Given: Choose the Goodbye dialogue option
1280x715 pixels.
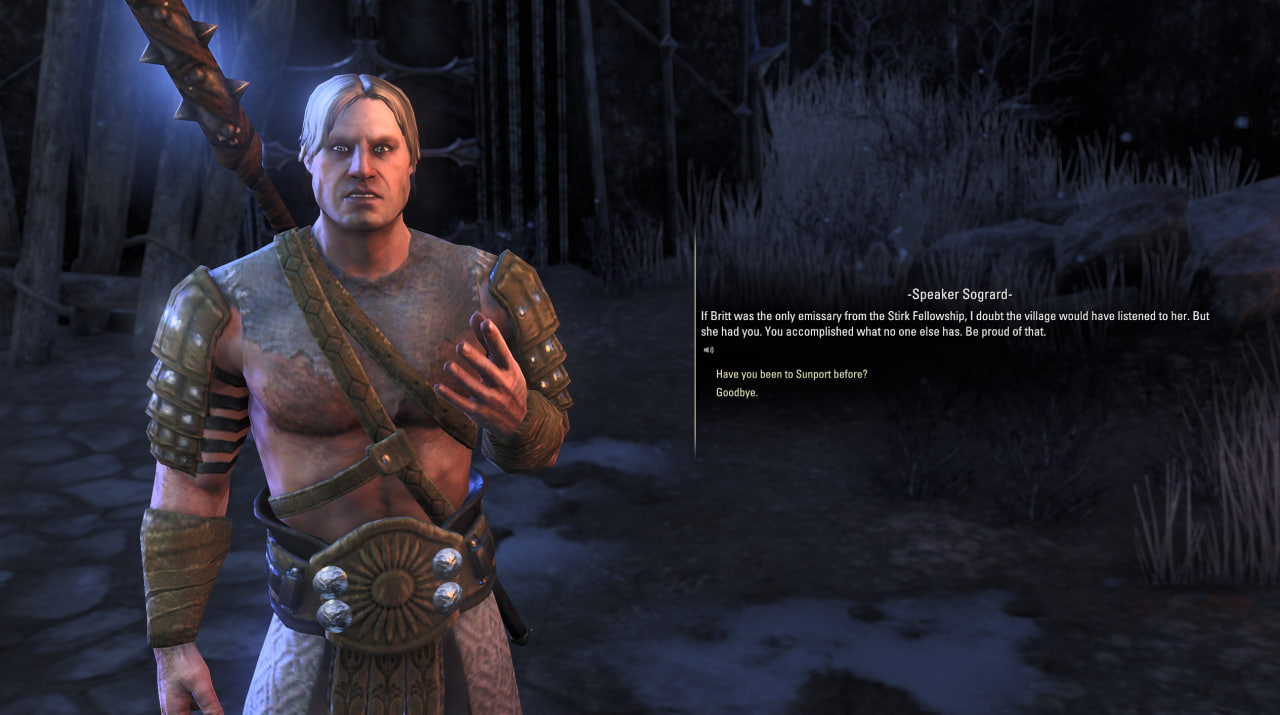Looking at the screenshot, I should 737,393.
